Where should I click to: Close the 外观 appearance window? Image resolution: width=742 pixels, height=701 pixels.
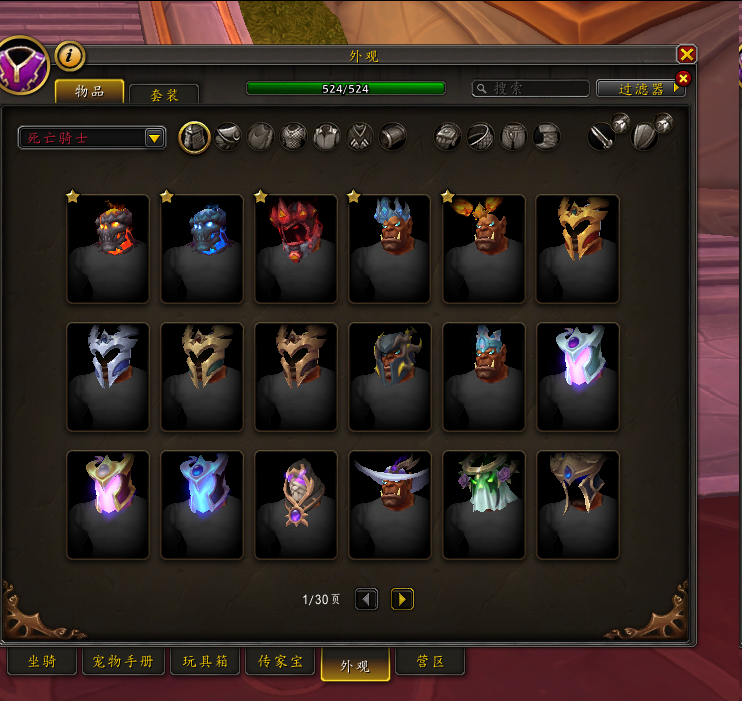pyautogui.click(x=686, y=55)
